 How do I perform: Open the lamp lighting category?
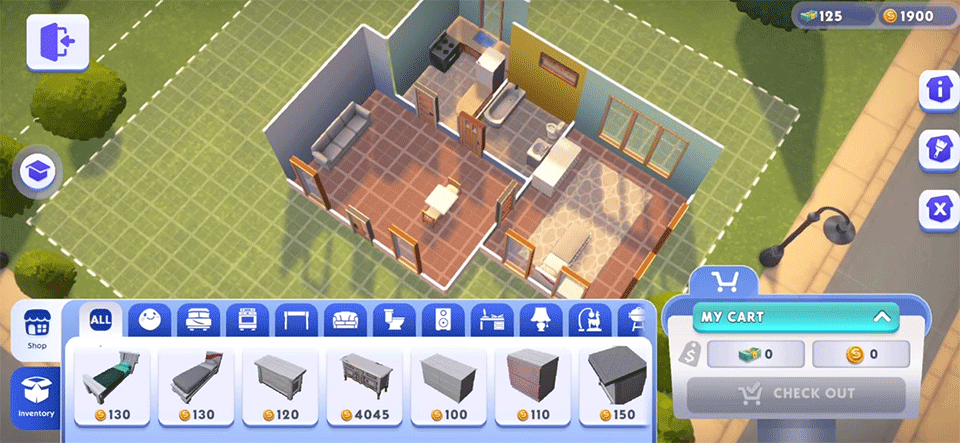pos(540,320)
